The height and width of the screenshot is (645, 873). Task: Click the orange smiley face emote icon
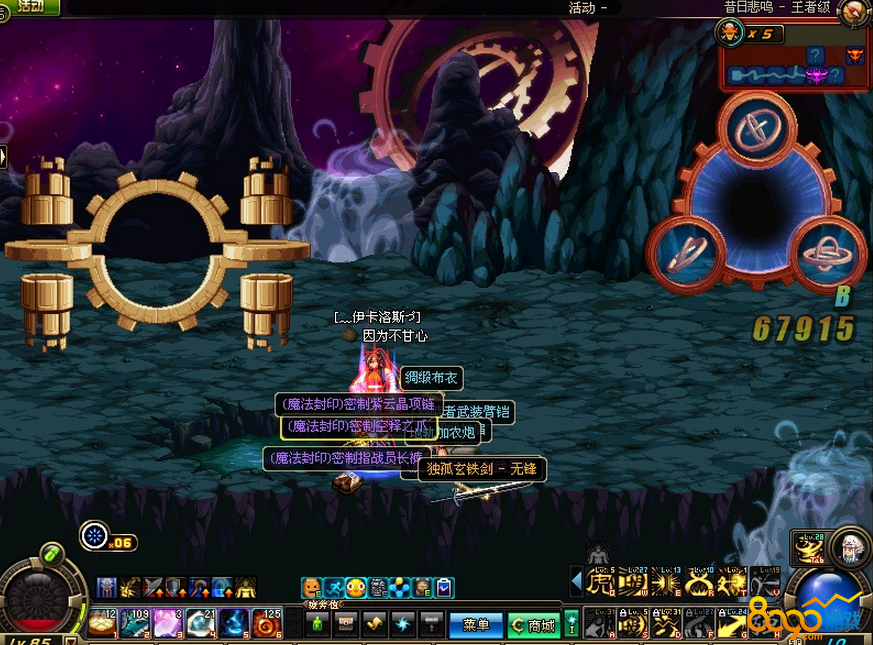pos(312,588)
